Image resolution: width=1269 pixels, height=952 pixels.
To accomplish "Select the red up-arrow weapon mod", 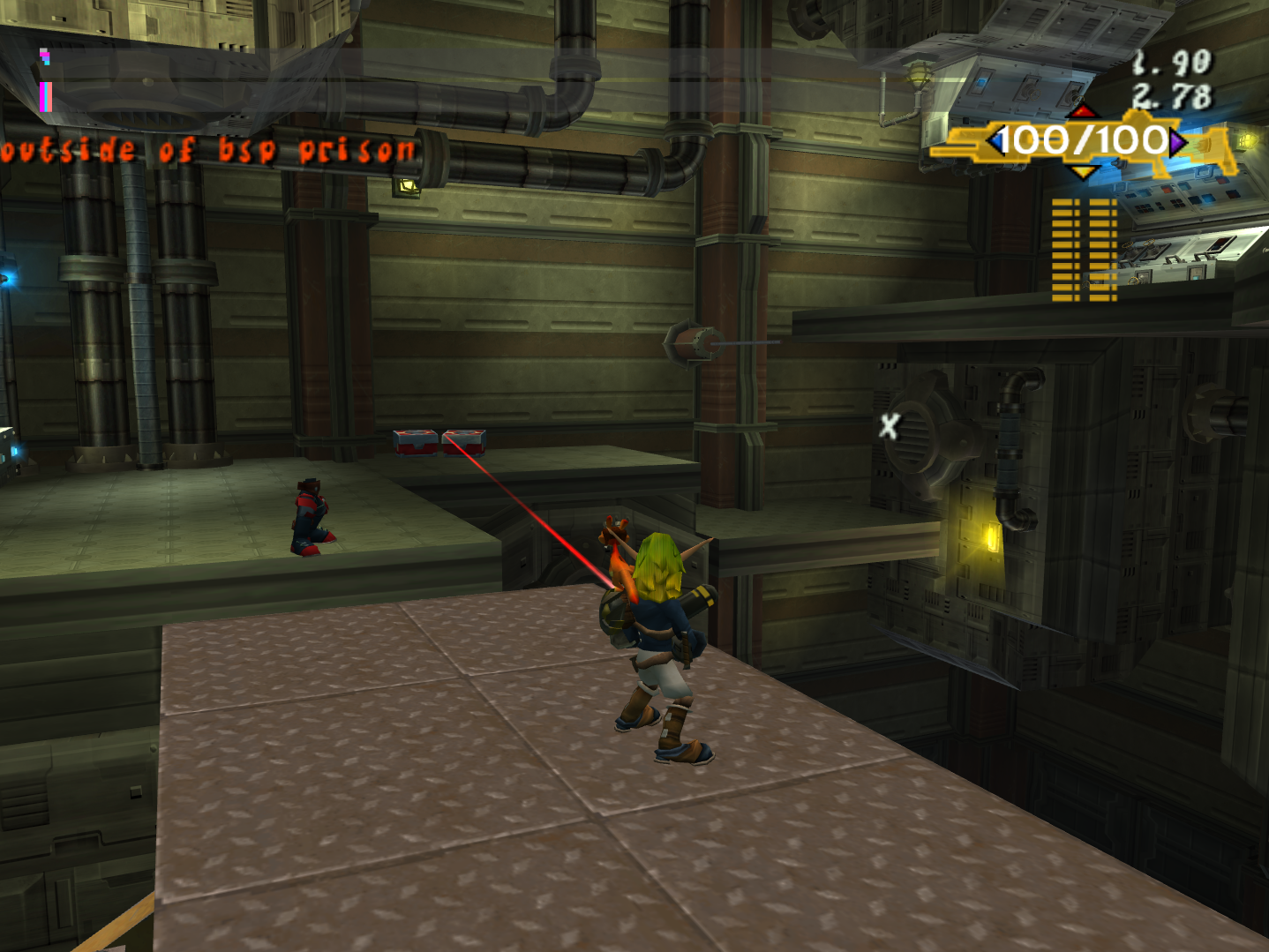I will [1083, 112].
